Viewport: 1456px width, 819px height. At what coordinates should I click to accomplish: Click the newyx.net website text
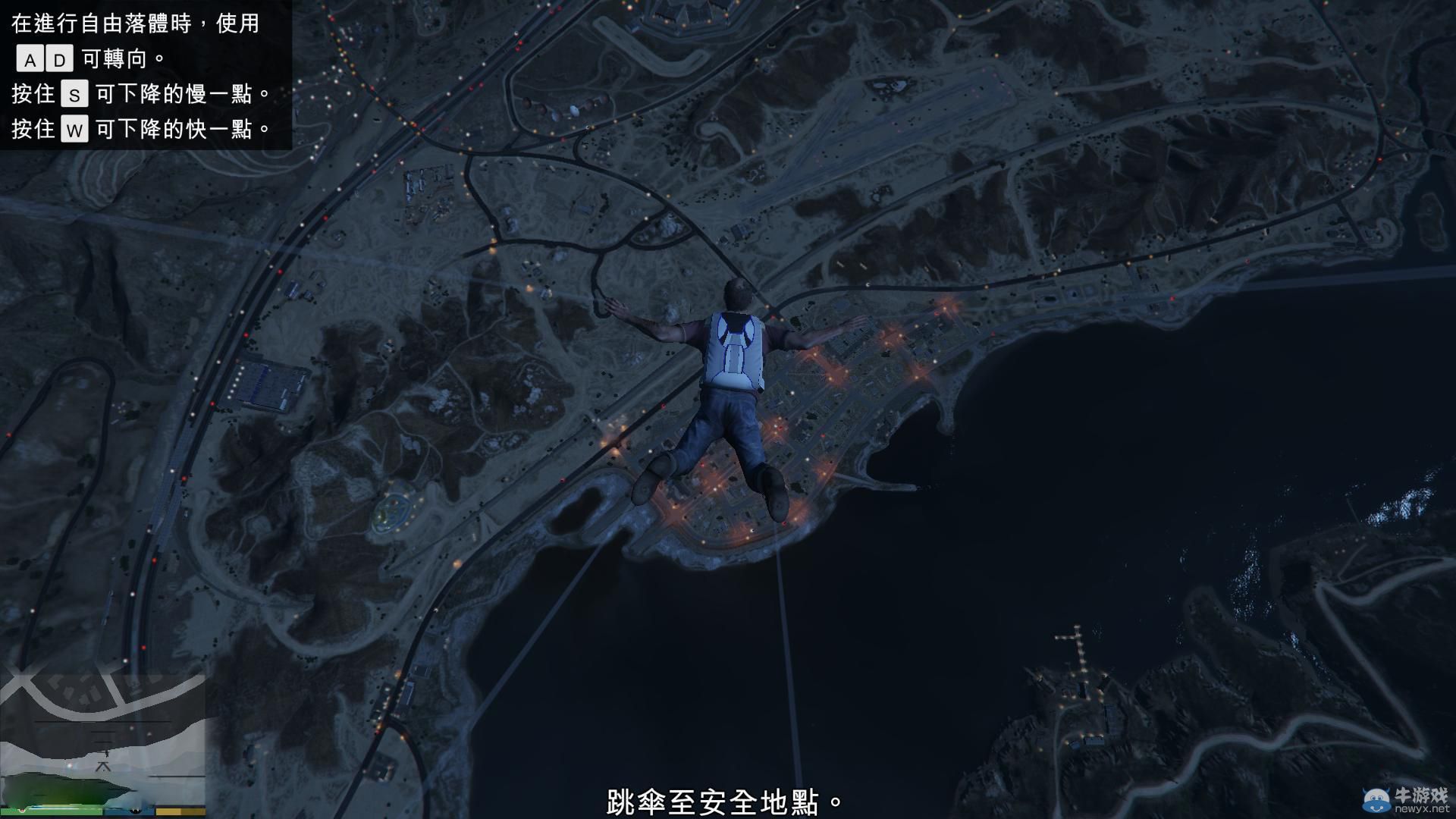(x=1423, y=809)
